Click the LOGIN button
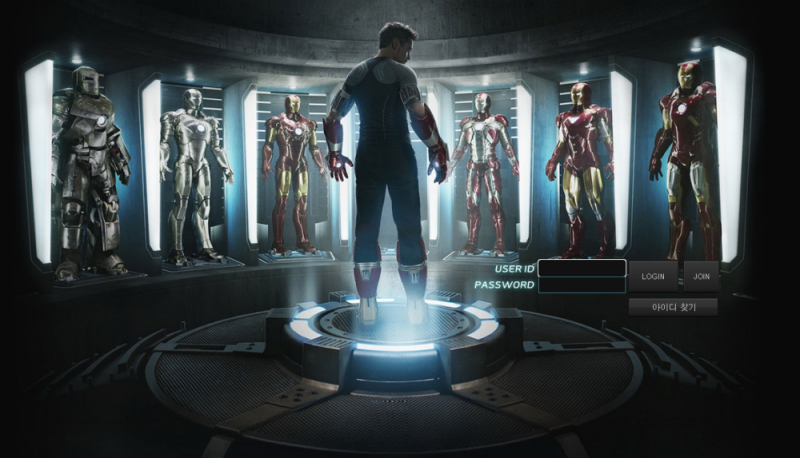 click(x=653, y=276)
